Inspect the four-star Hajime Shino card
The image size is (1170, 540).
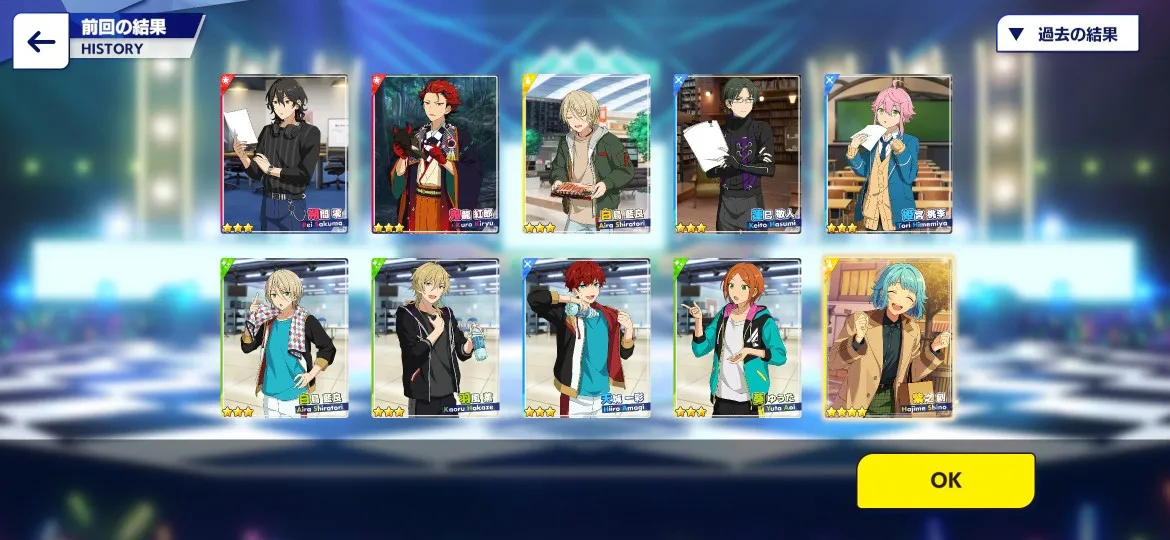click(889, 338)
